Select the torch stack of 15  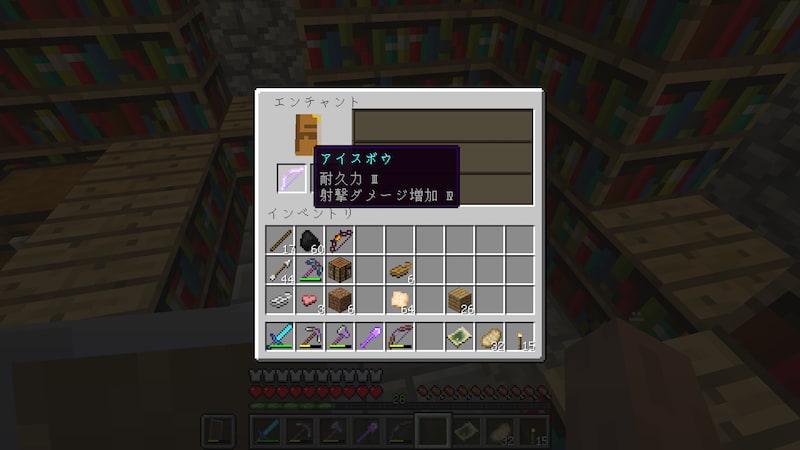520,337
